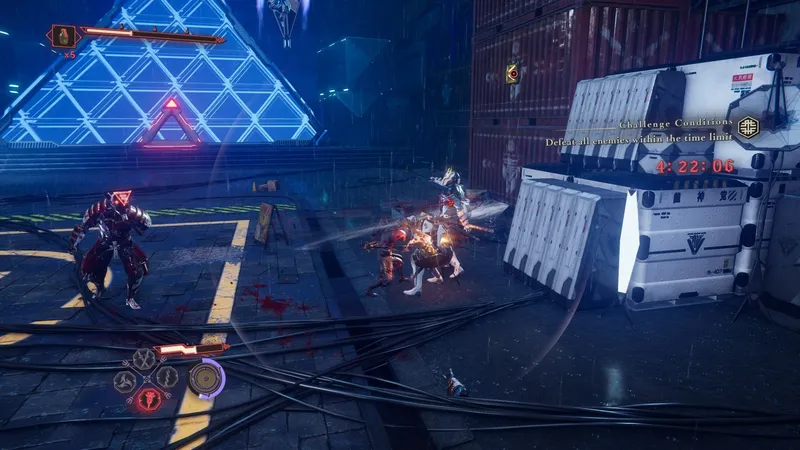The height and width of the screenshot is (450, 800).
Task: Select the healing item slot showing x5
Action: (63, 36)
